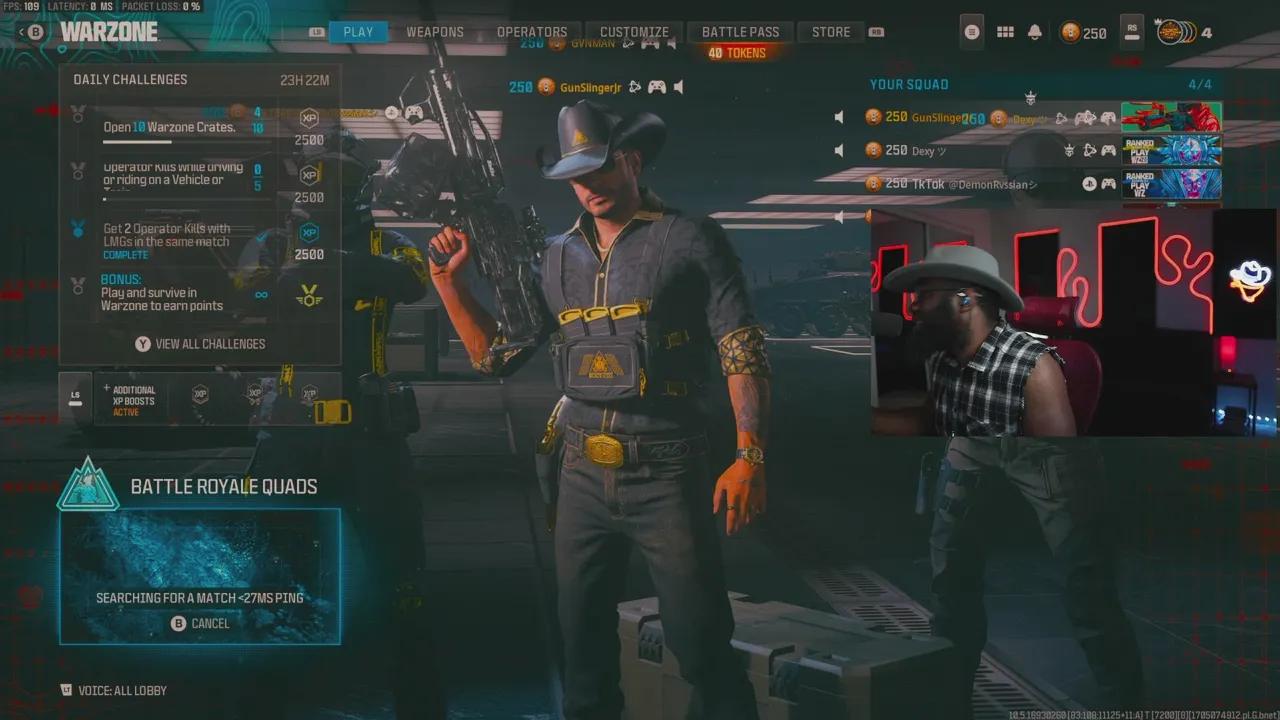Click the Battle Pass menu item
The width and height of the screenshot is (1280, 720).
[x=740, y=31]
